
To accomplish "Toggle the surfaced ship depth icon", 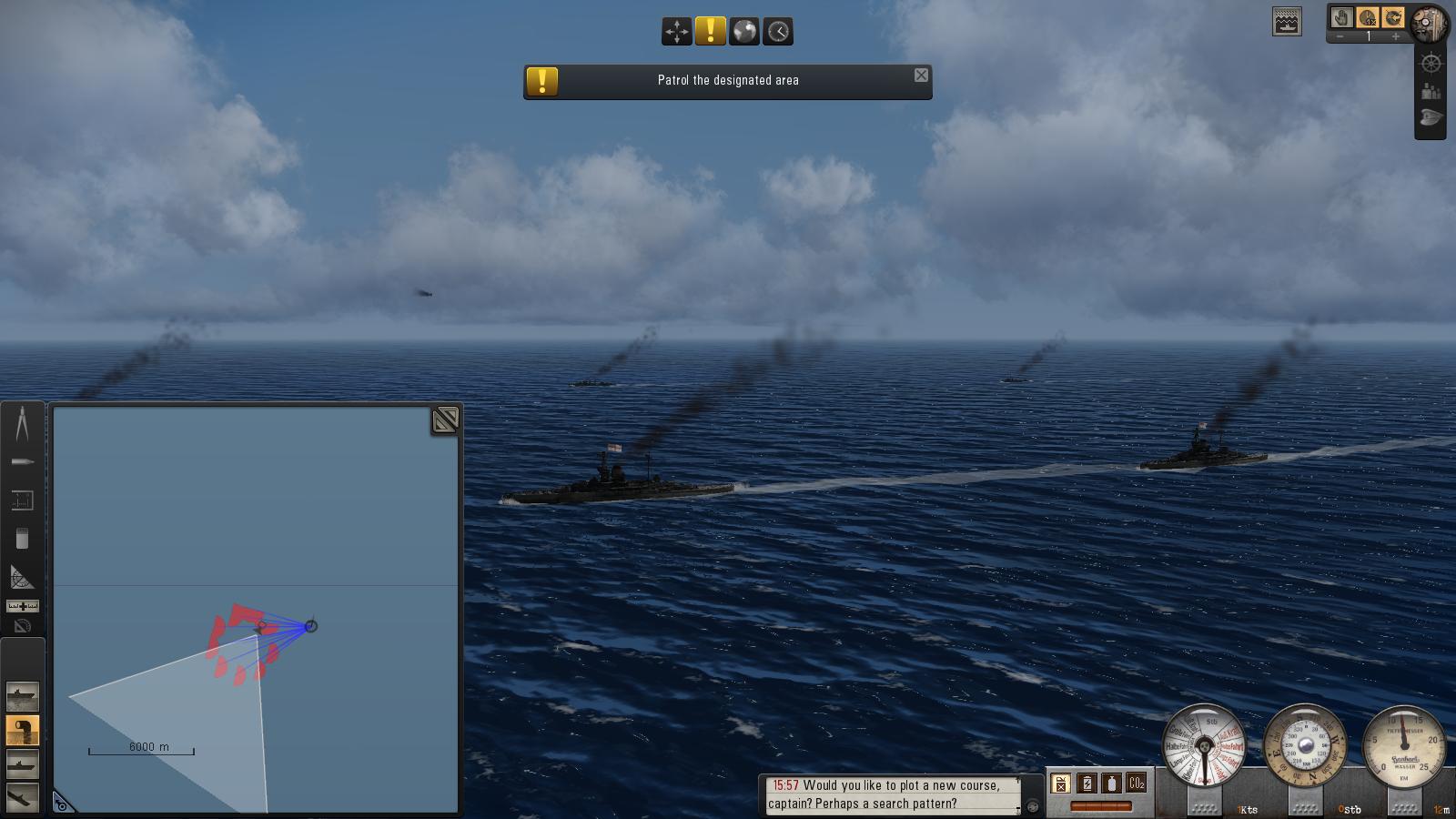I will (x=1287, y=22).
